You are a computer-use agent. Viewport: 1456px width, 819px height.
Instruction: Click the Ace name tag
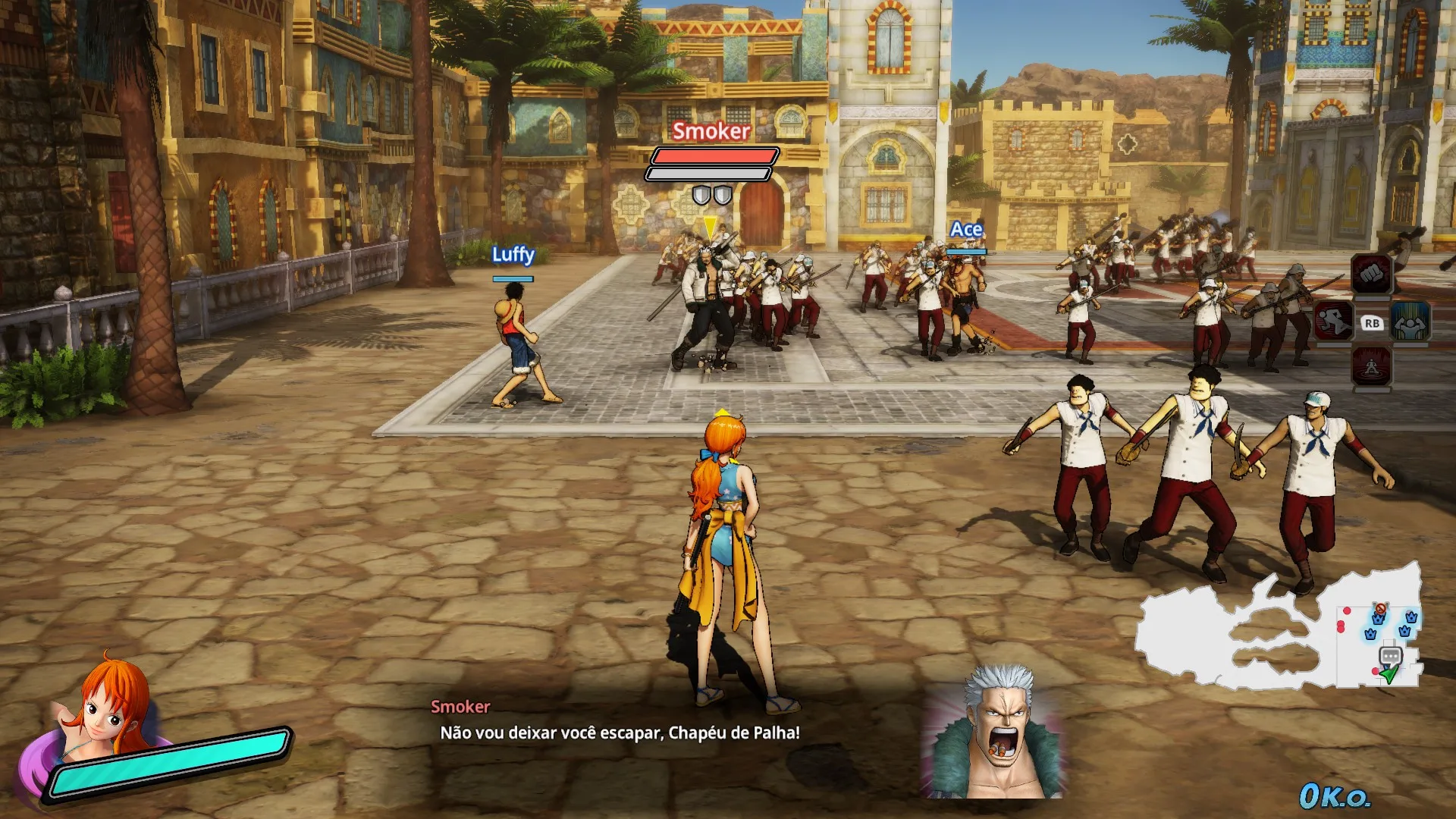coord(965,228)
